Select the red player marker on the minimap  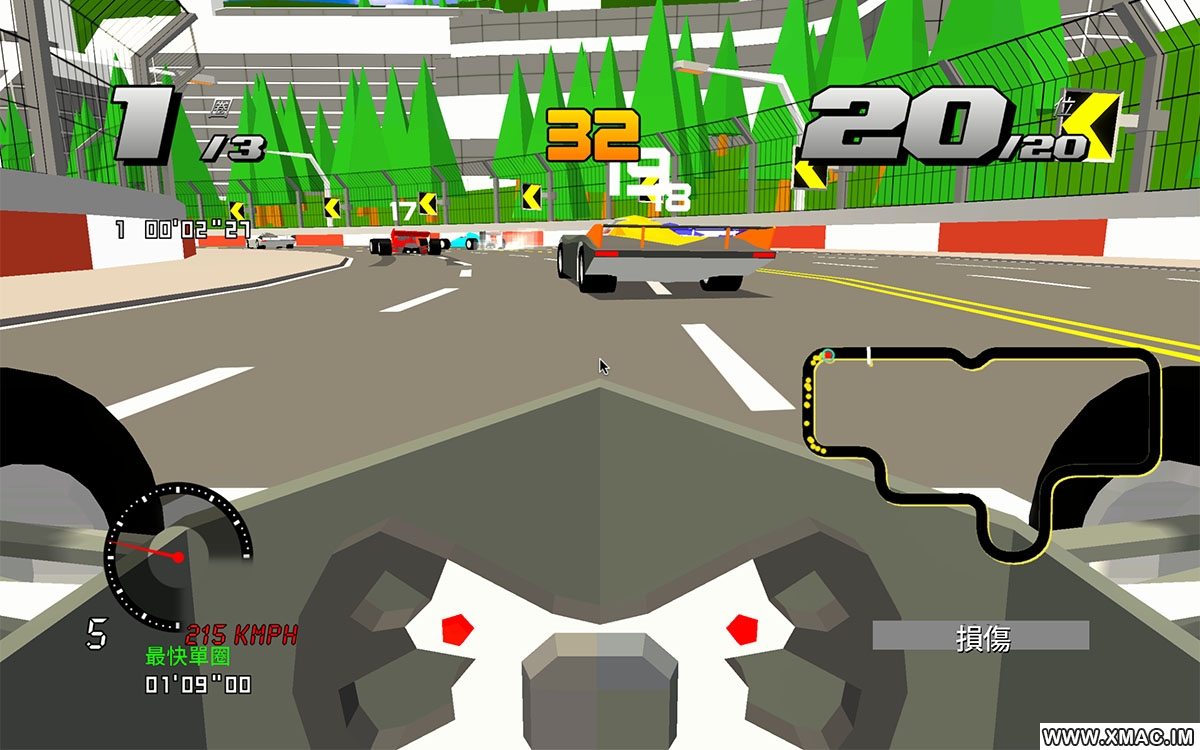click(828, 355)
